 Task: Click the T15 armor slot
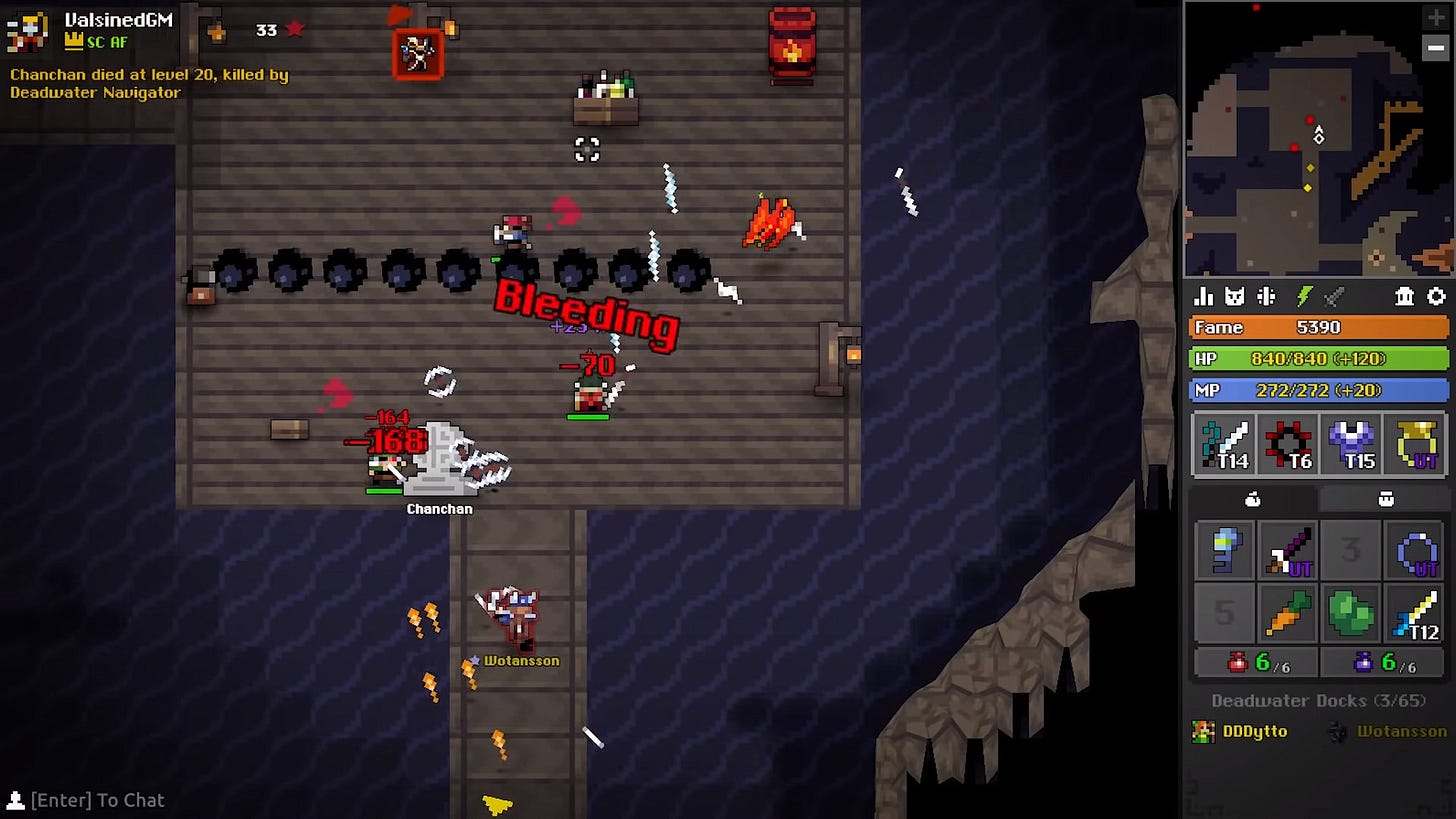tap(1351, 444)
